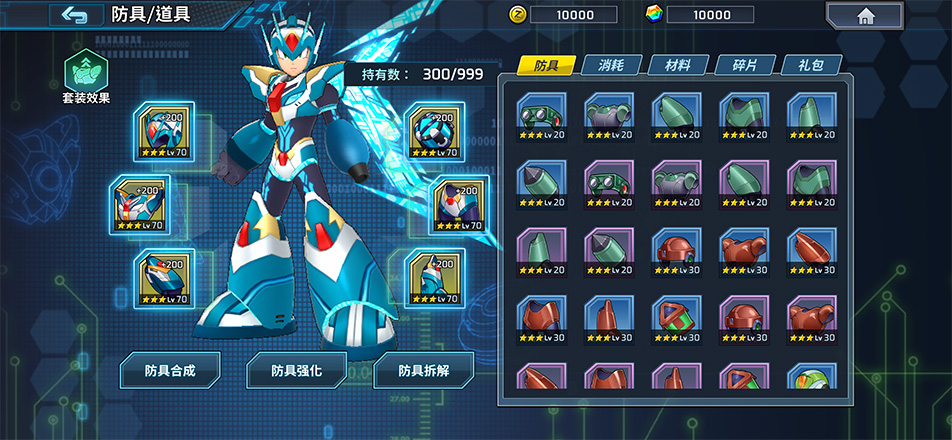The width and height of the screenshot is (952, 440).
Task: Select the equipped chest armor slot
Action: [x=140, y=204]
